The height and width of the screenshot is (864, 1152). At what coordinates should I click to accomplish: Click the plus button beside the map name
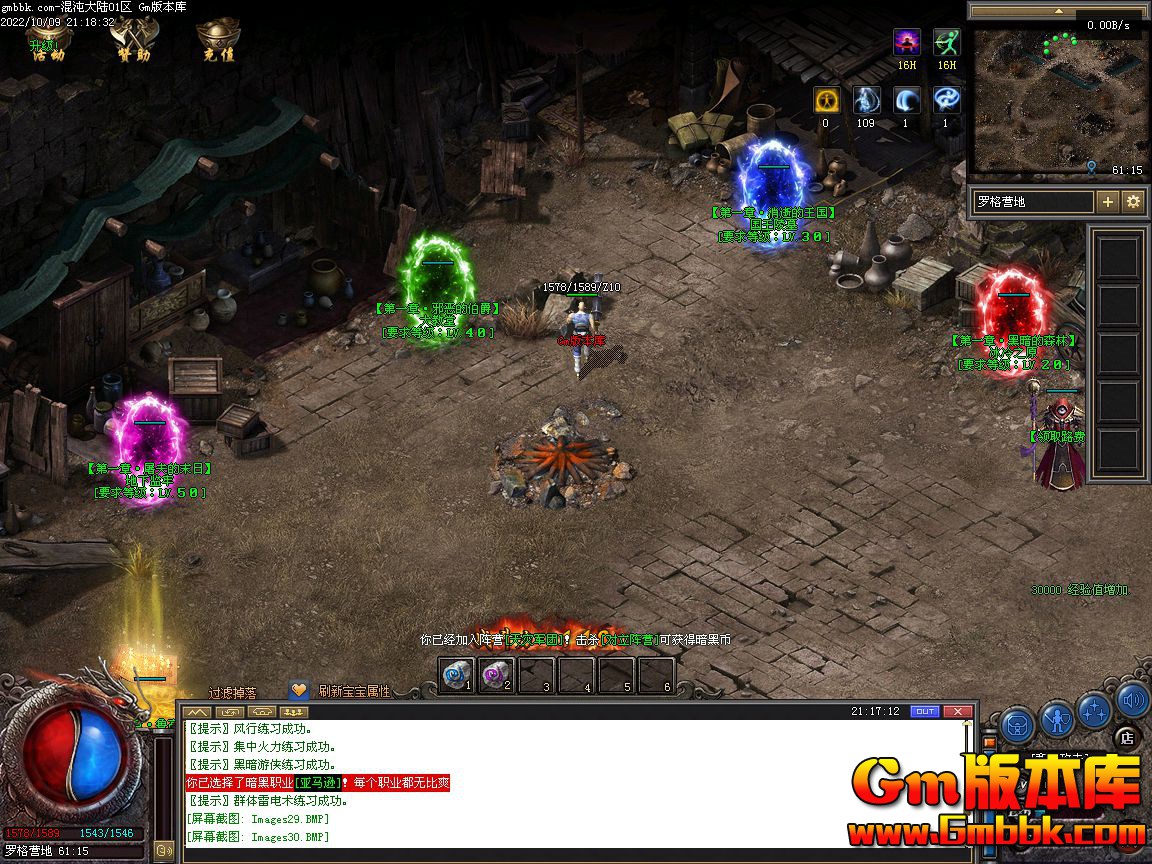[1108, 202]
